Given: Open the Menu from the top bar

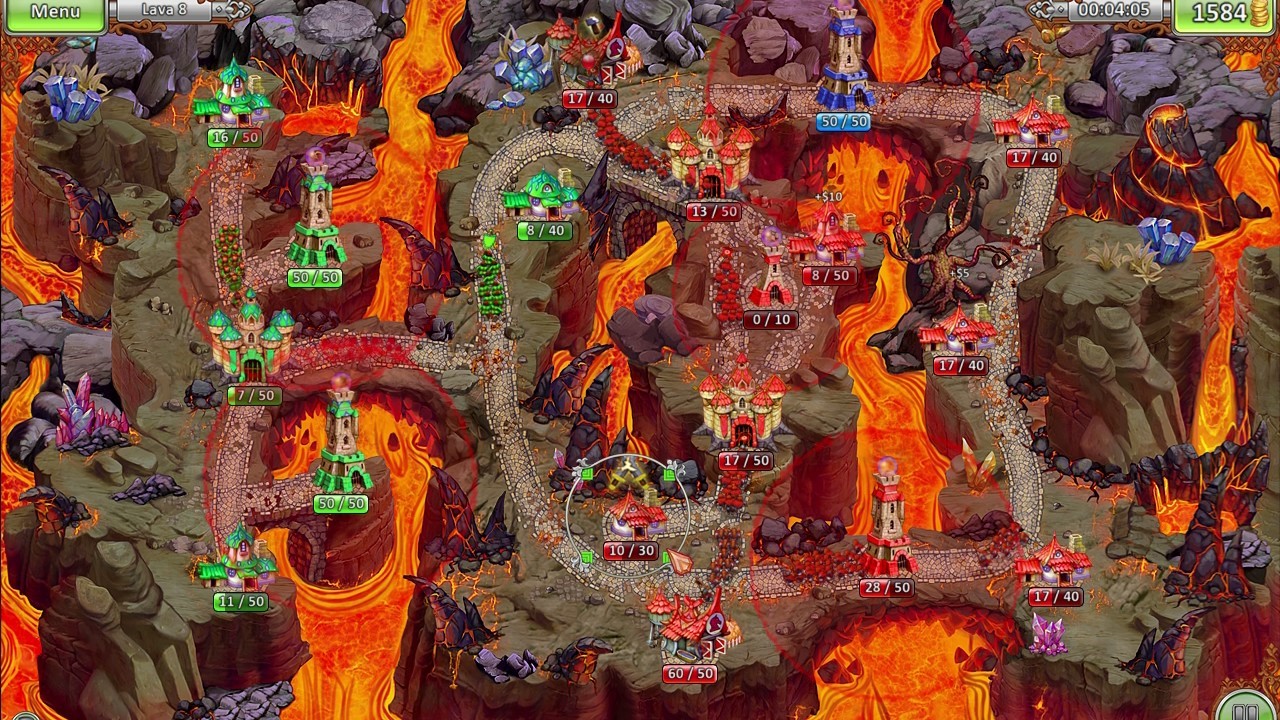Looking at the screenshot, I should [55, 13].
